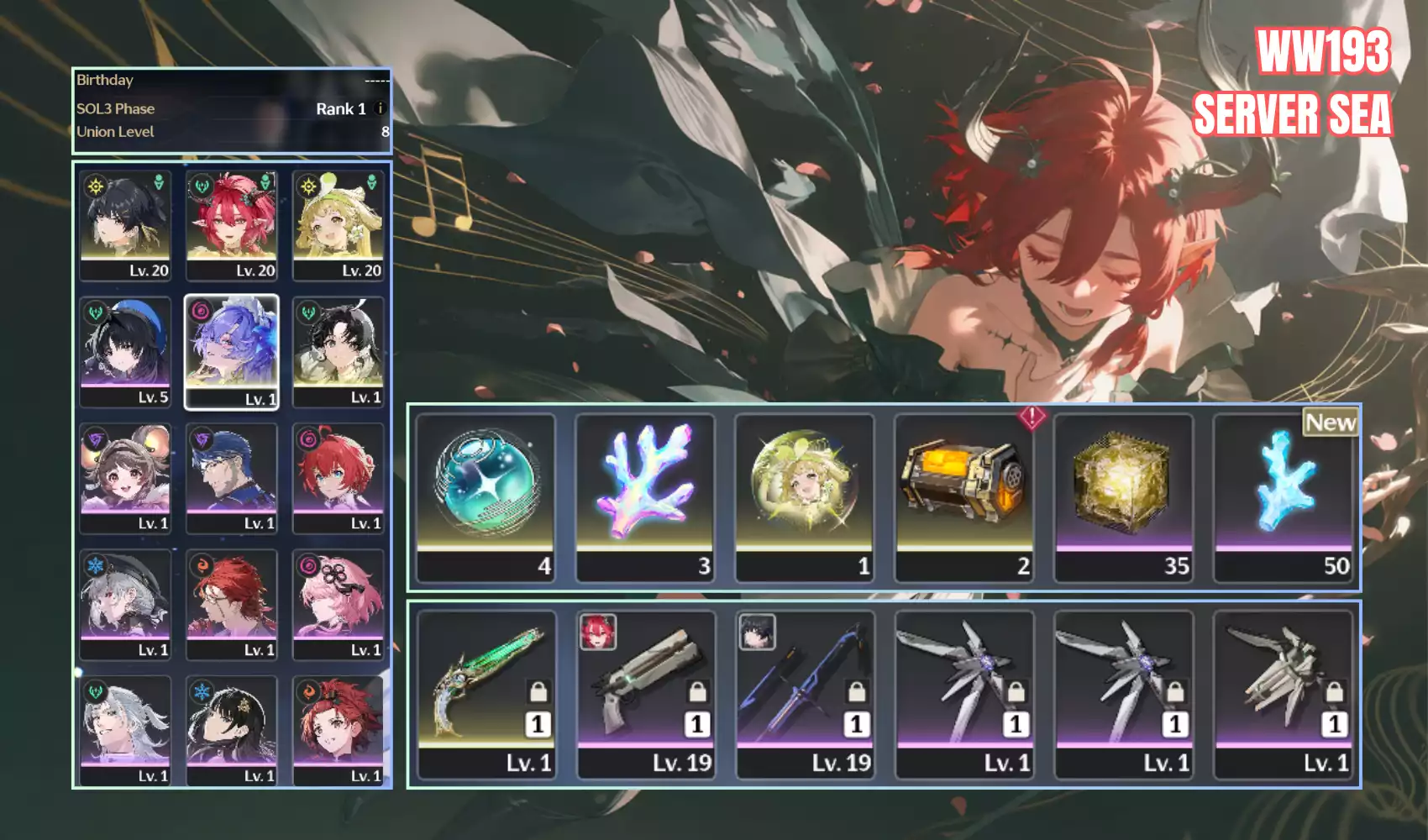
Task: Choose the Lv. 19 blue sword weapon
Action: [805, 694]
